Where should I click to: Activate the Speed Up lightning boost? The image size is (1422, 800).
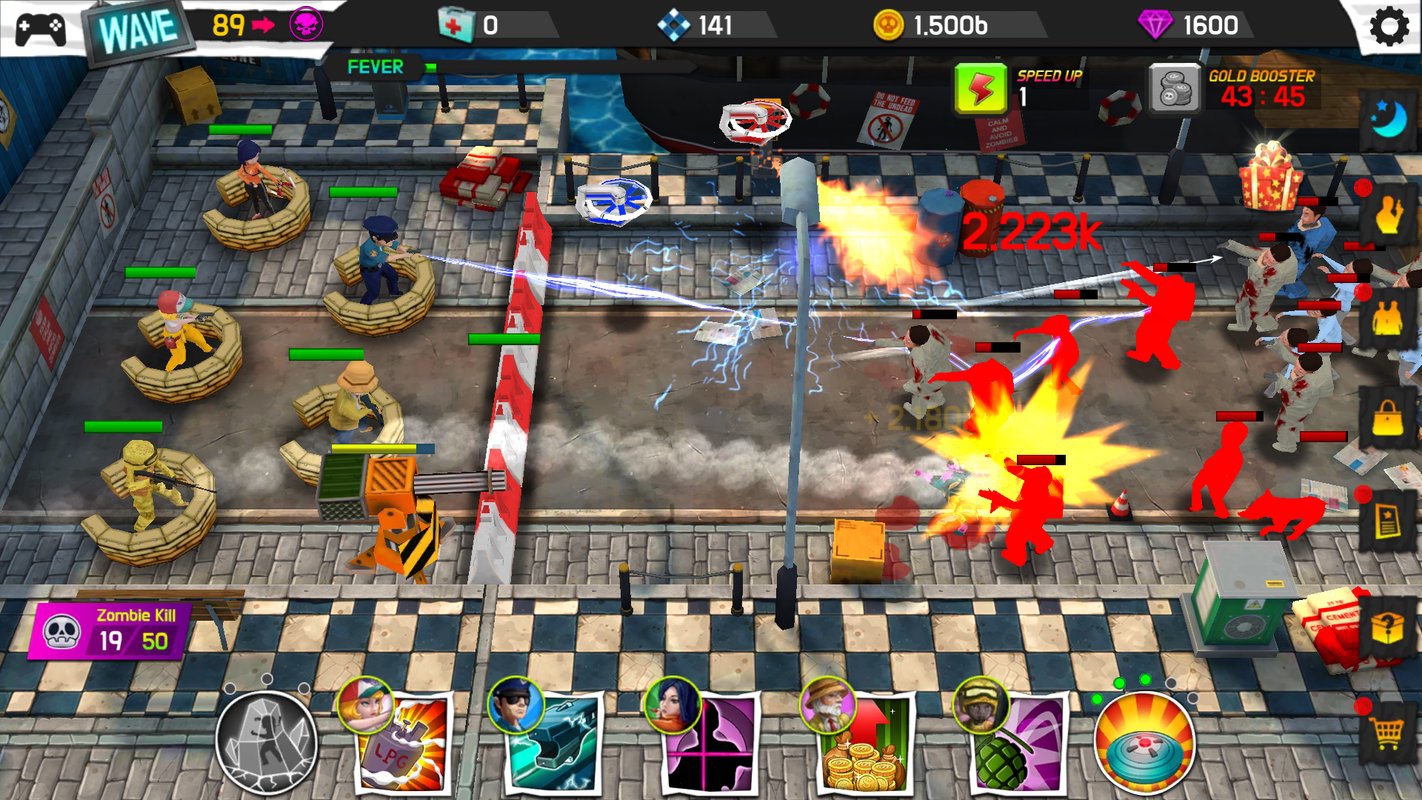click(979, 87)
